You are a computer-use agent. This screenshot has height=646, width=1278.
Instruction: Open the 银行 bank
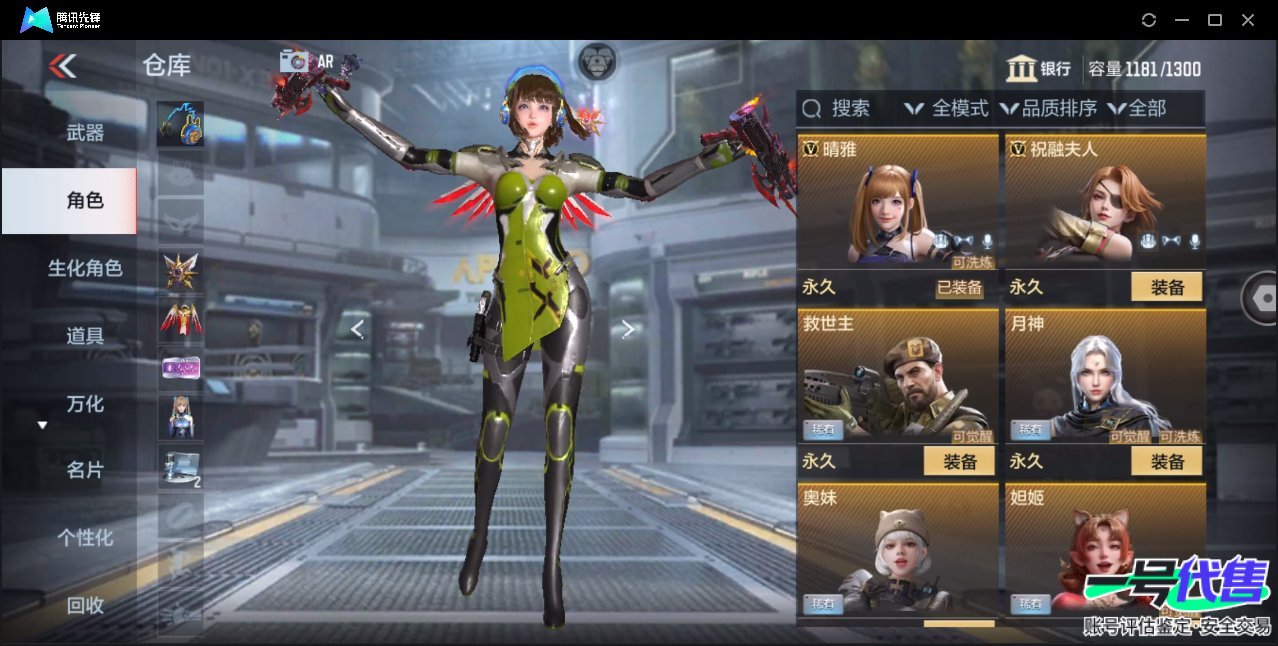point(1038,69)
